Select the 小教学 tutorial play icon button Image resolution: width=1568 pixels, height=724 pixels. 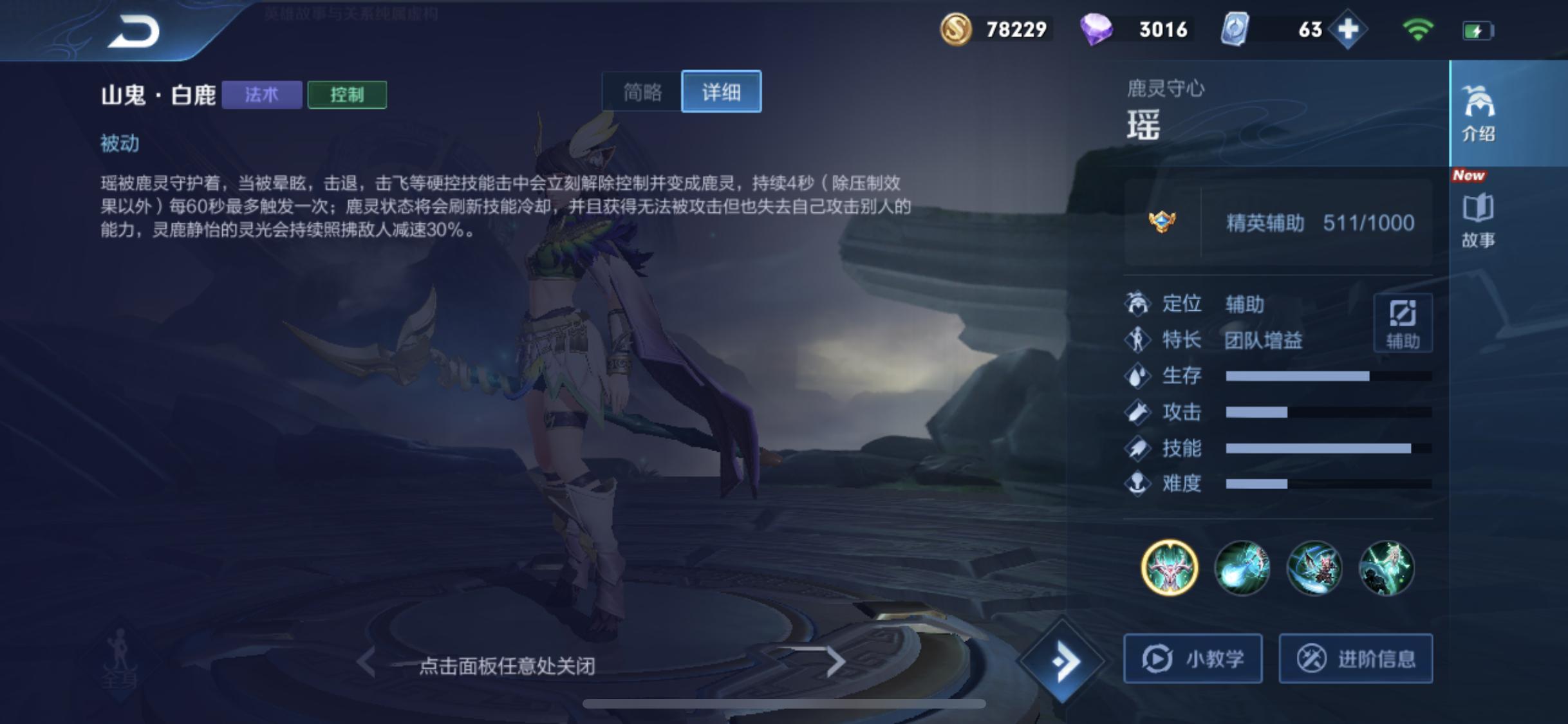click(x=1192, y=659)
